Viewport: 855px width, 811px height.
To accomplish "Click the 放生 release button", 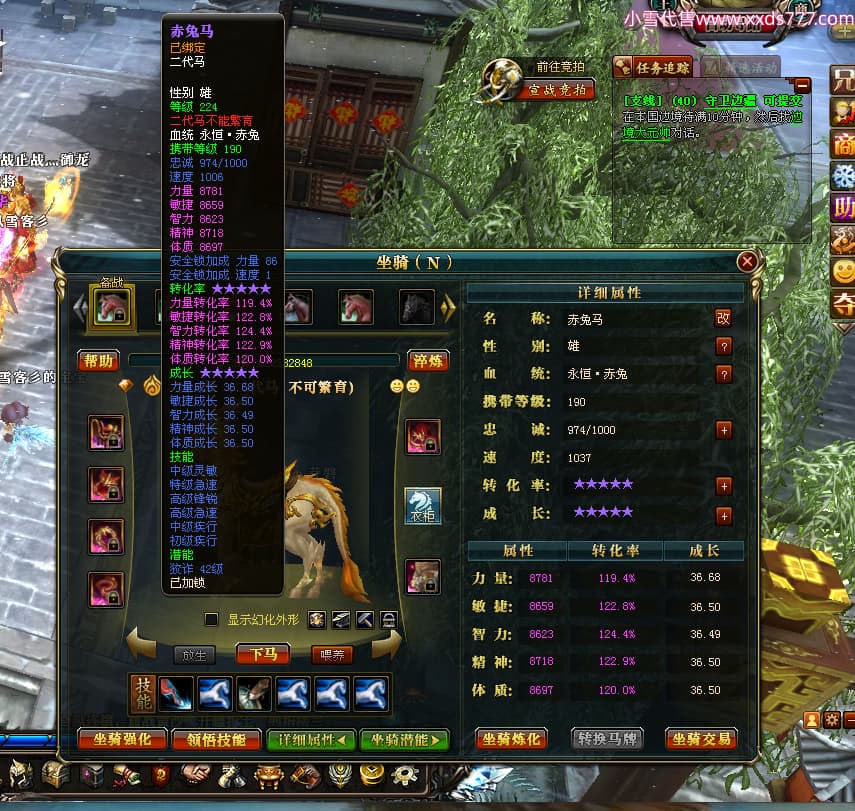I will click(x=195, y=655).
